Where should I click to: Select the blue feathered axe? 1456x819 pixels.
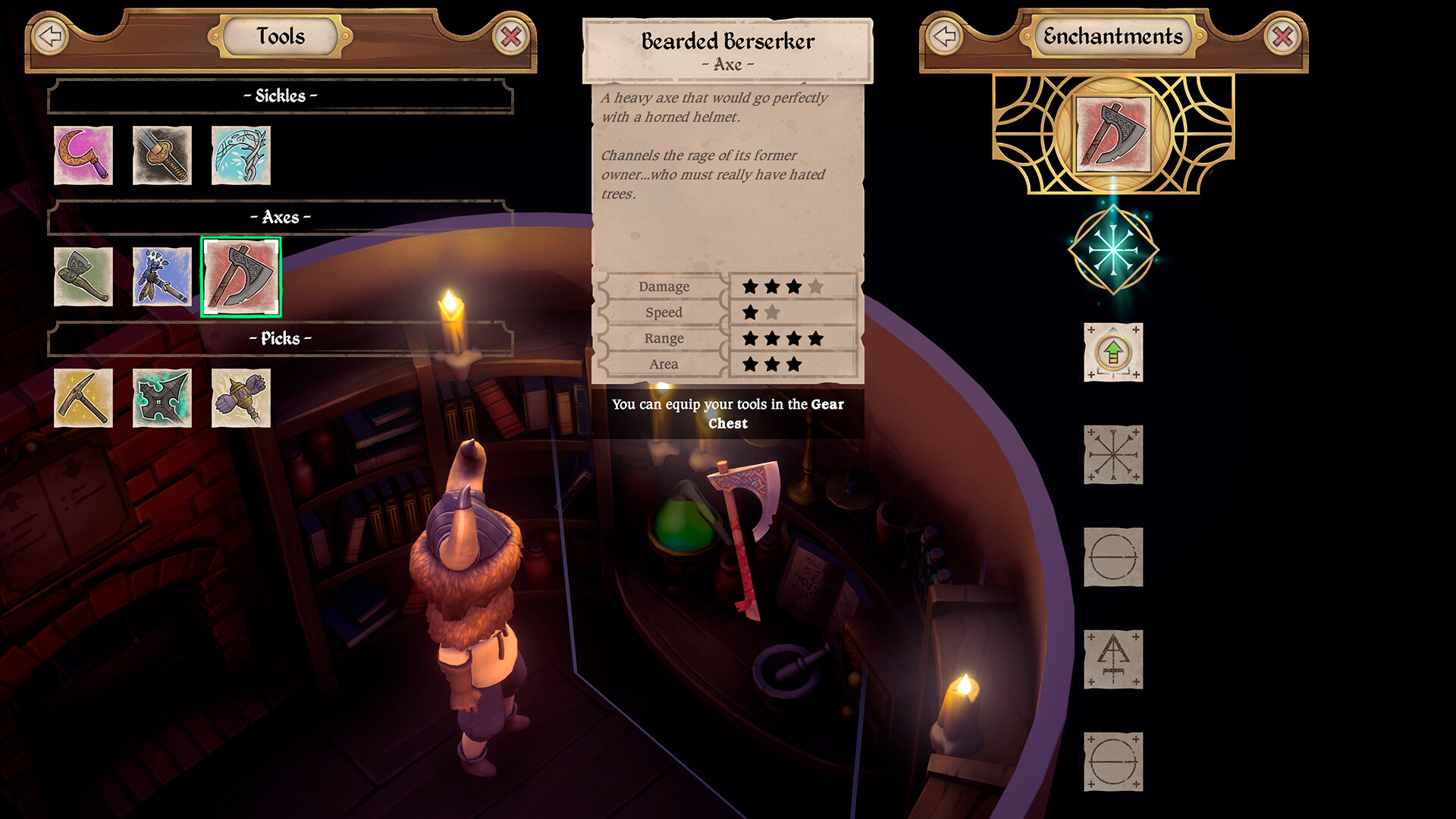click(164, 277)
